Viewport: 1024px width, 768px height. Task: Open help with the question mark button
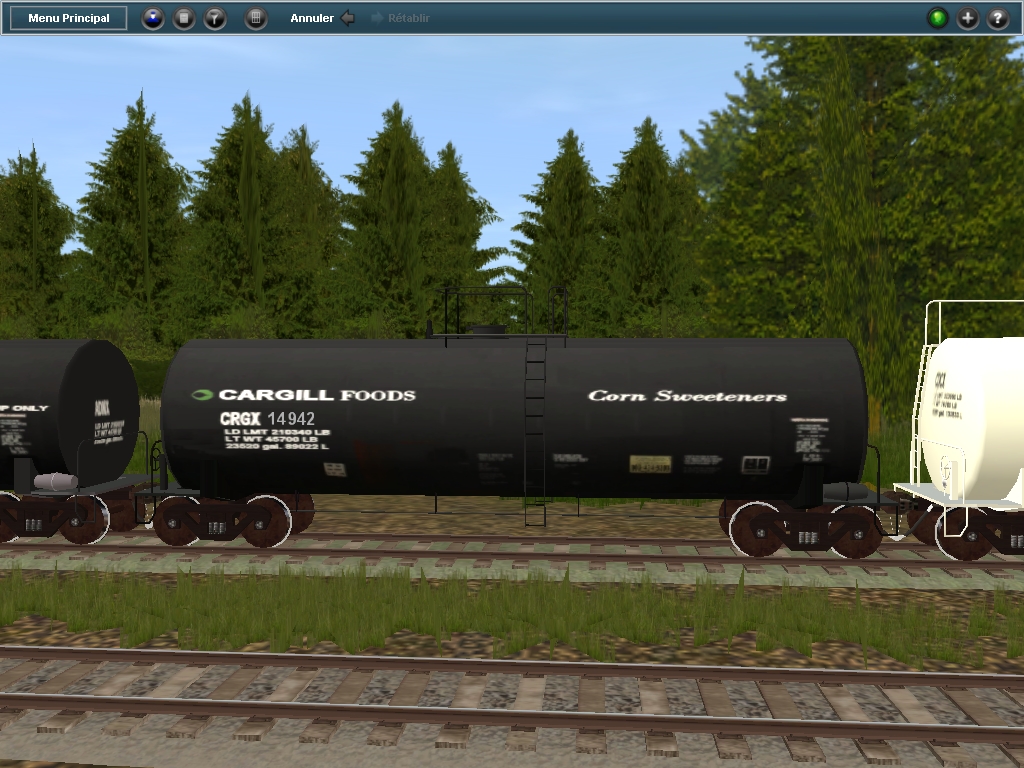coord(997,18)
